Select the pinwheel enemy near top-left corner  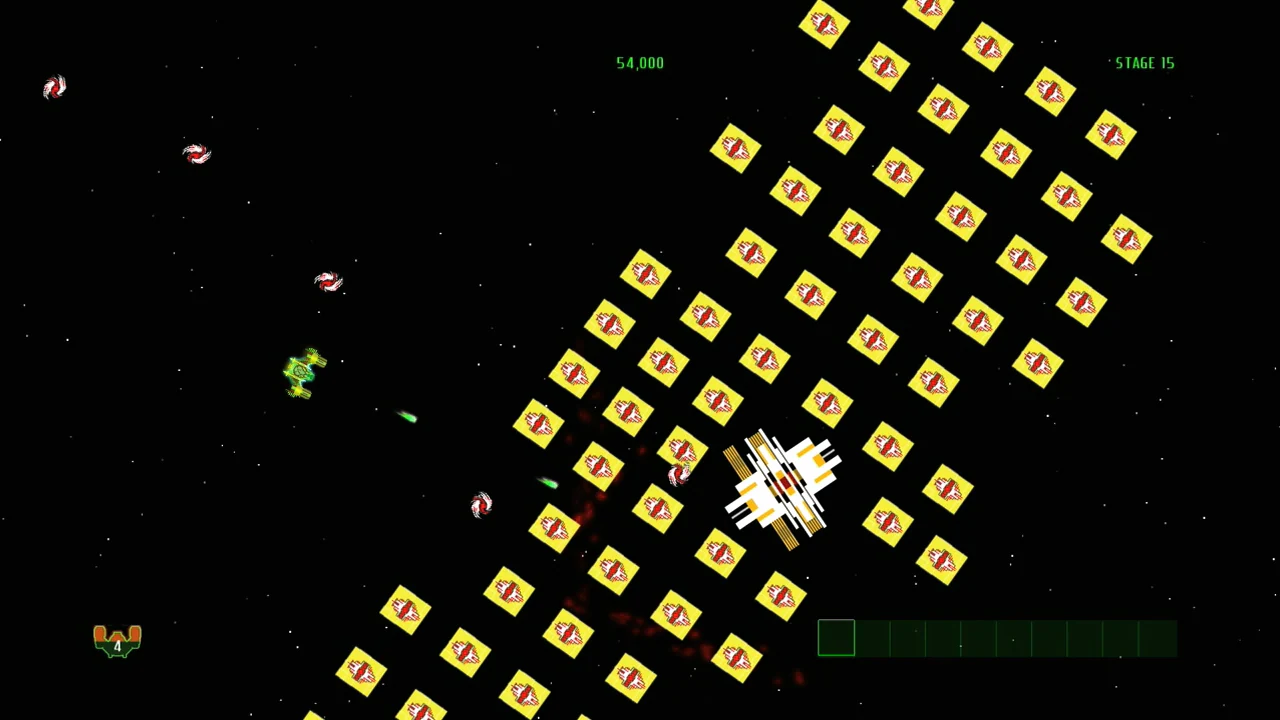pos(55,88)
